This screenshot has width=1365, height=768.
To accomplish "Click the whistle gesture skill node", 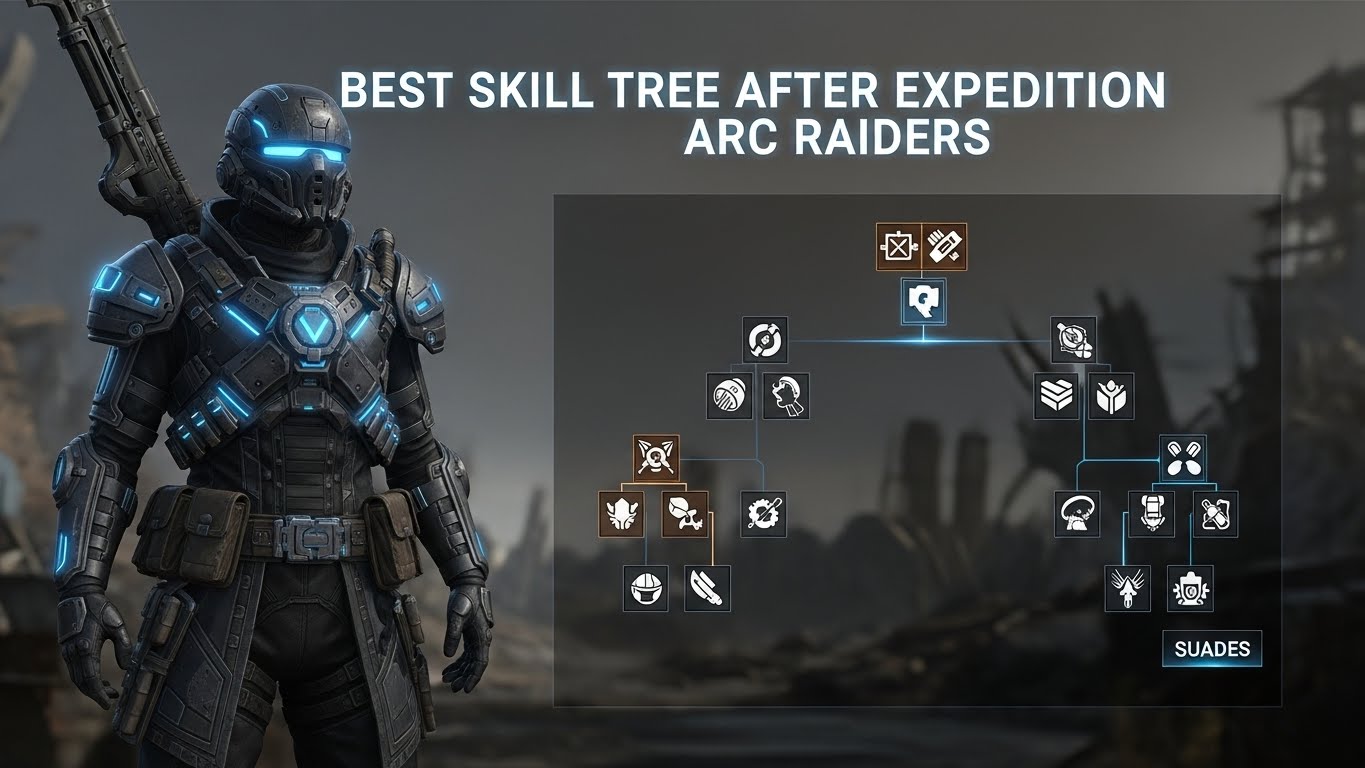I will click(785, 395).
